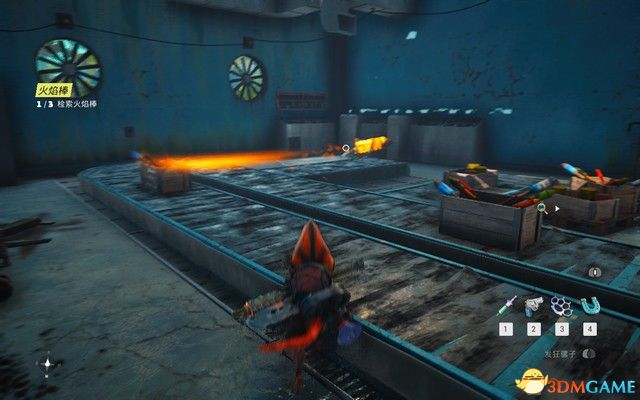640x400 pixels.
Task: Choose the brass knuckles in slot 3
Action: 561,303
